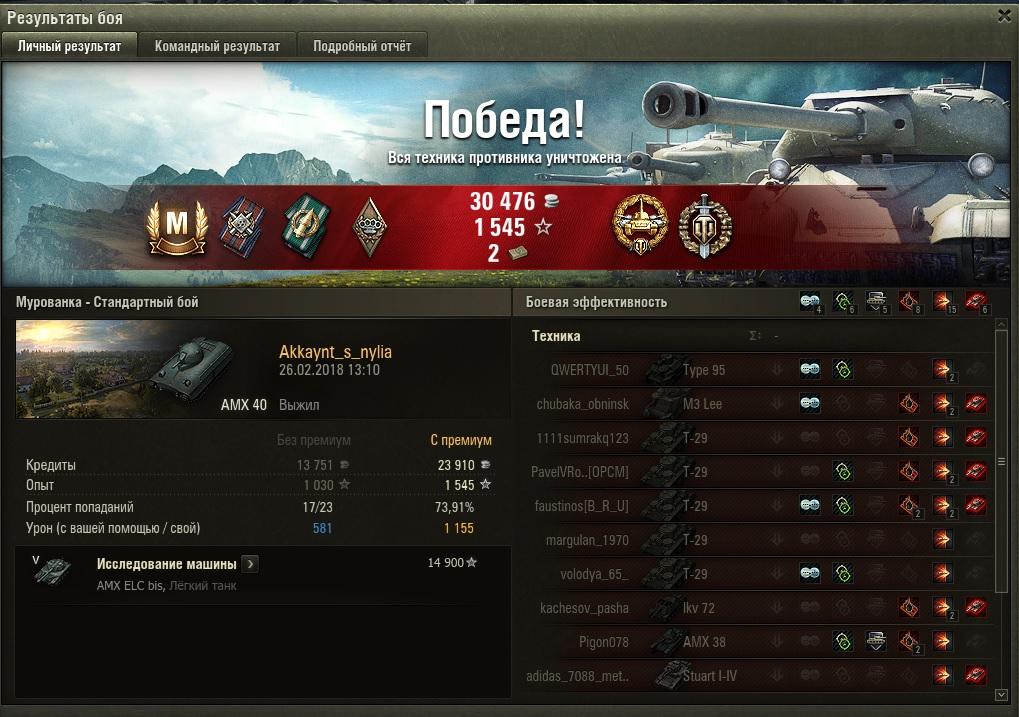Click the sword and wreath achievement badge
The width and height of the screenshot is (1019, 717).
pos(705,224)
